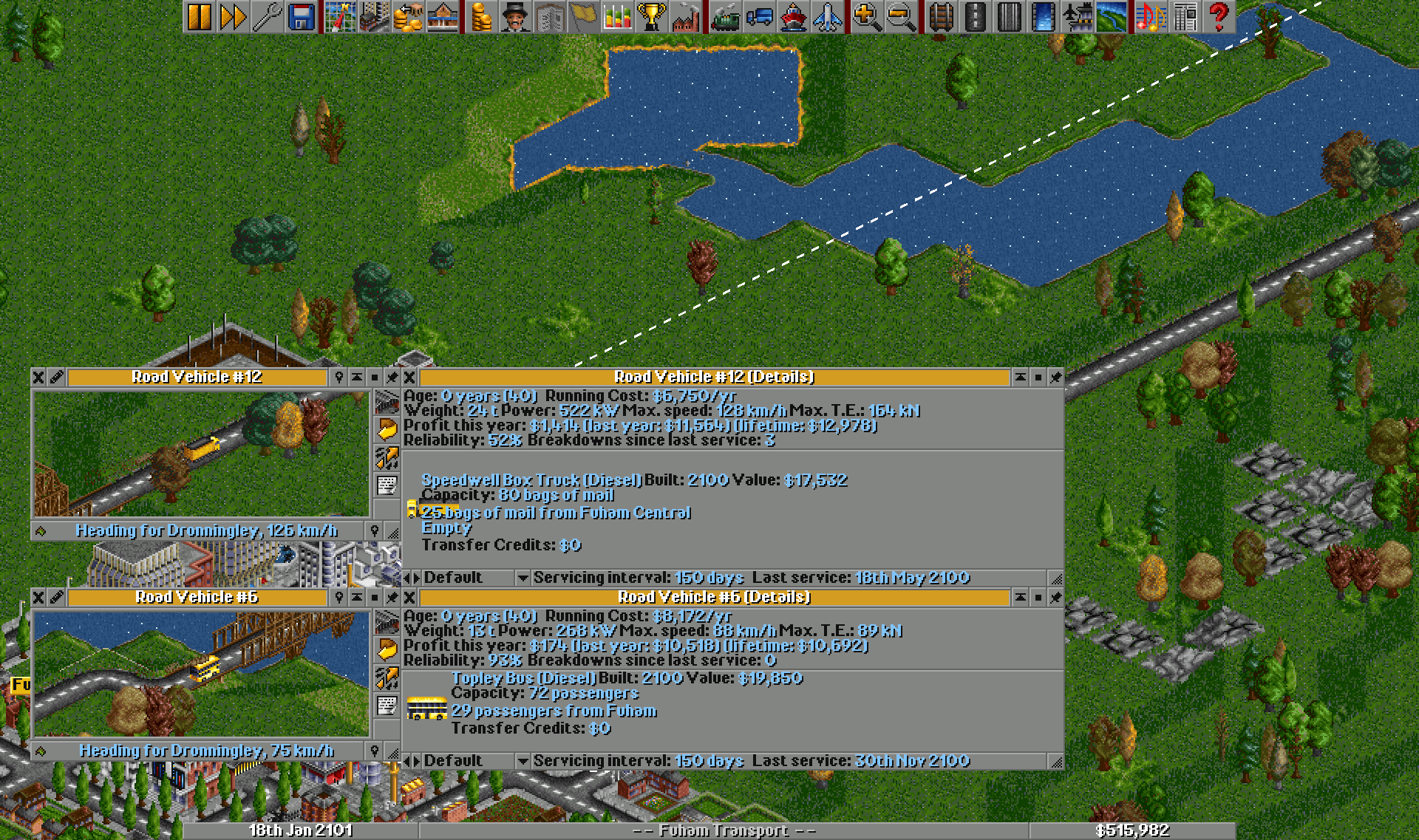Open the road vehicles list

click(x=758, y=15)
